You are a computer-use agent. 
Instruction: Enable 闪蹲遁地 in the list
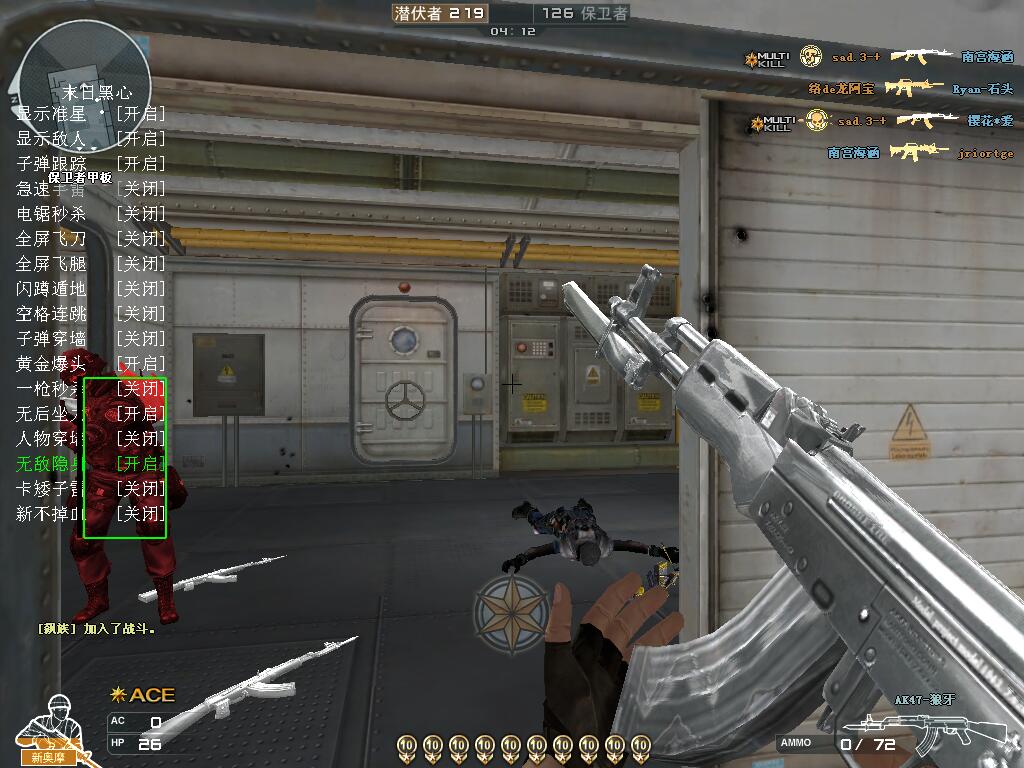90,288
